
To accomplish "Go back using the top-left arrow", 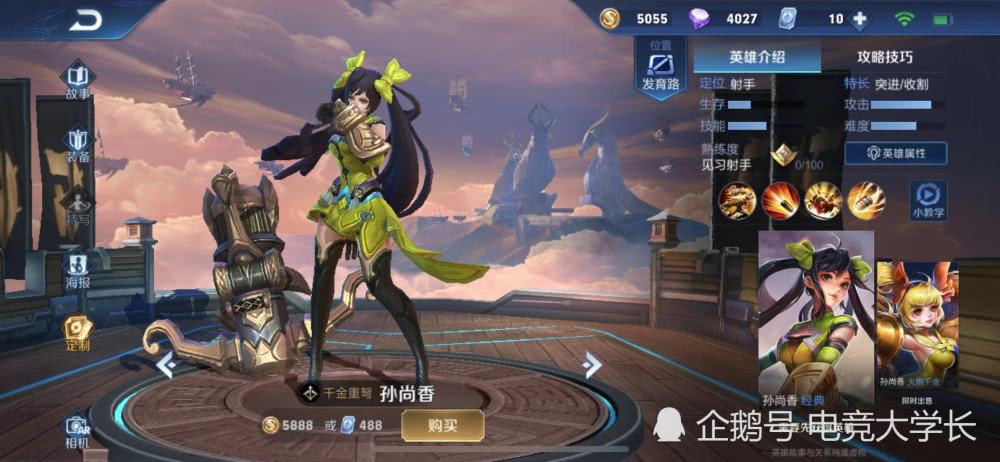I will coord(87,19).
